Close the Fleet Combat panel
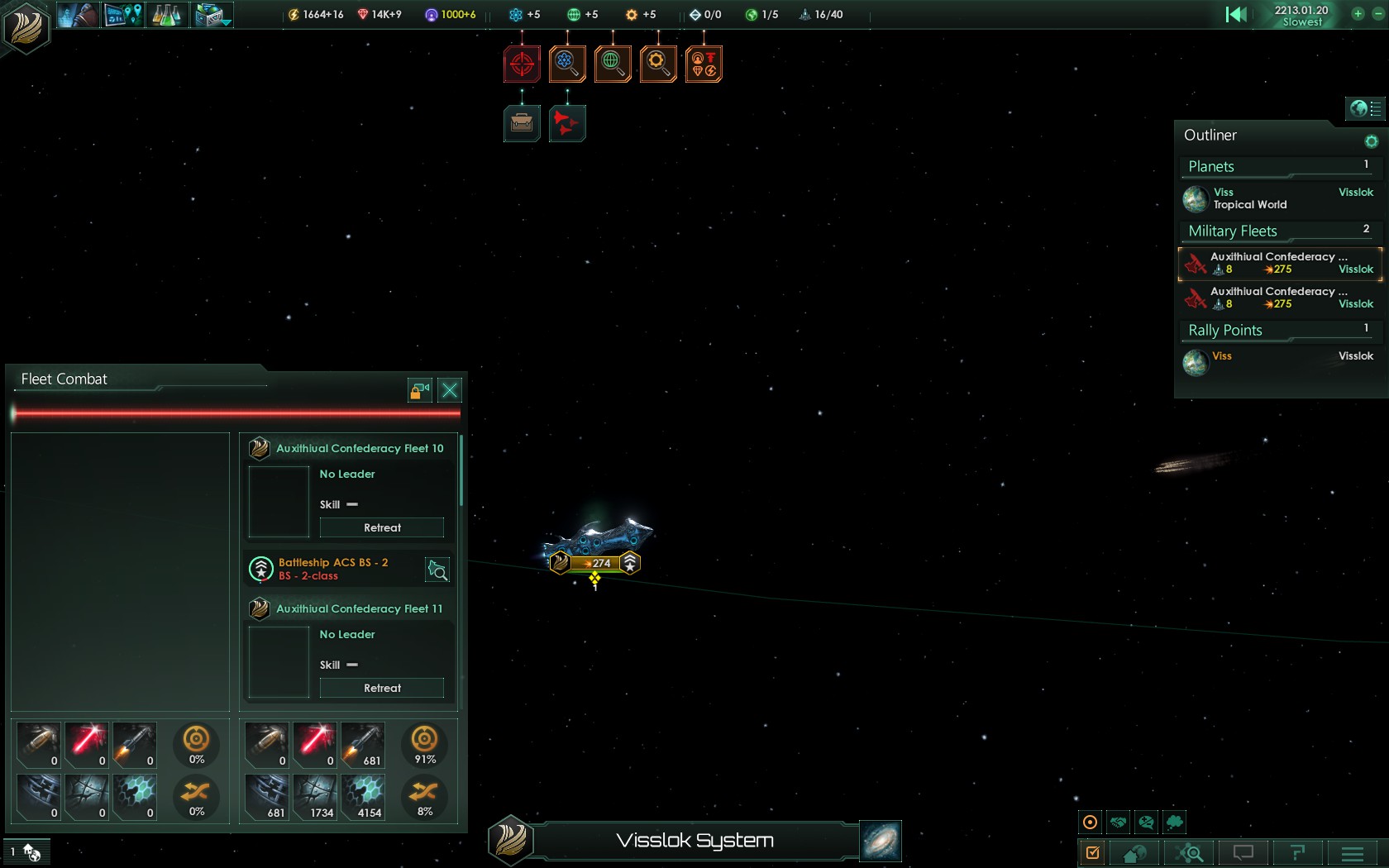 click(x=450, y=390)
